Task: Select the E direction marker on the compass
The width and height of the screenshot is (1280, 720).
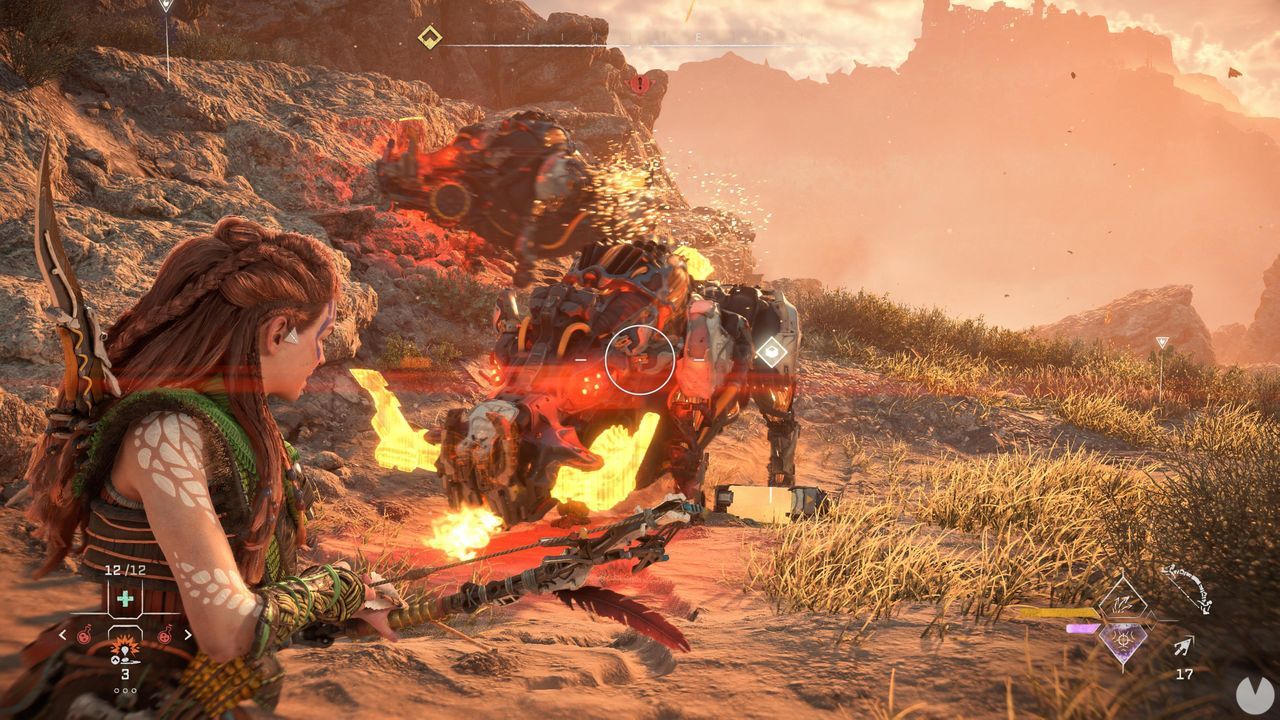Action: [697, 37]
